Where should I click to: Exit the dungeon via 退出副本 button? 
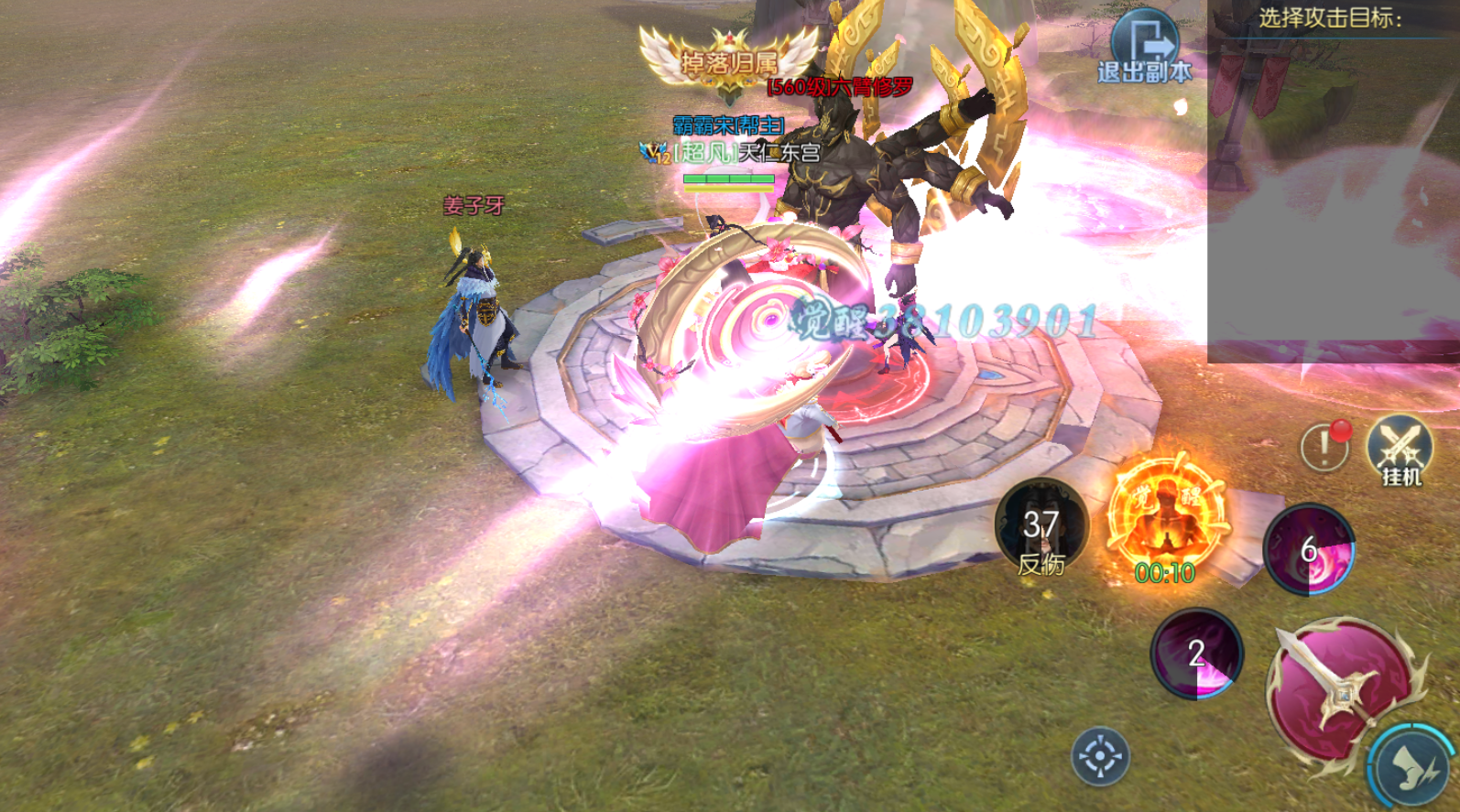[1145, 48]
